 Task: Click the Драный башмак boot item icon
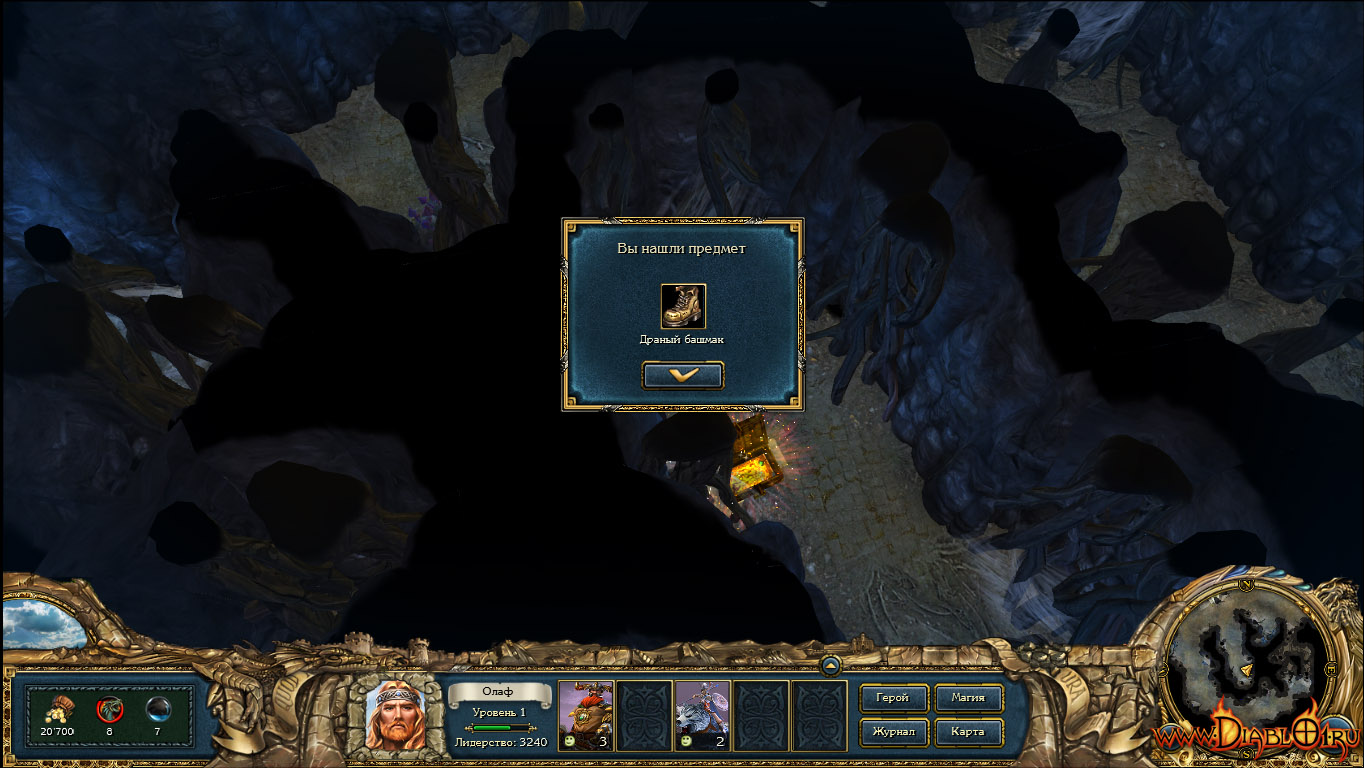(683, 306)
